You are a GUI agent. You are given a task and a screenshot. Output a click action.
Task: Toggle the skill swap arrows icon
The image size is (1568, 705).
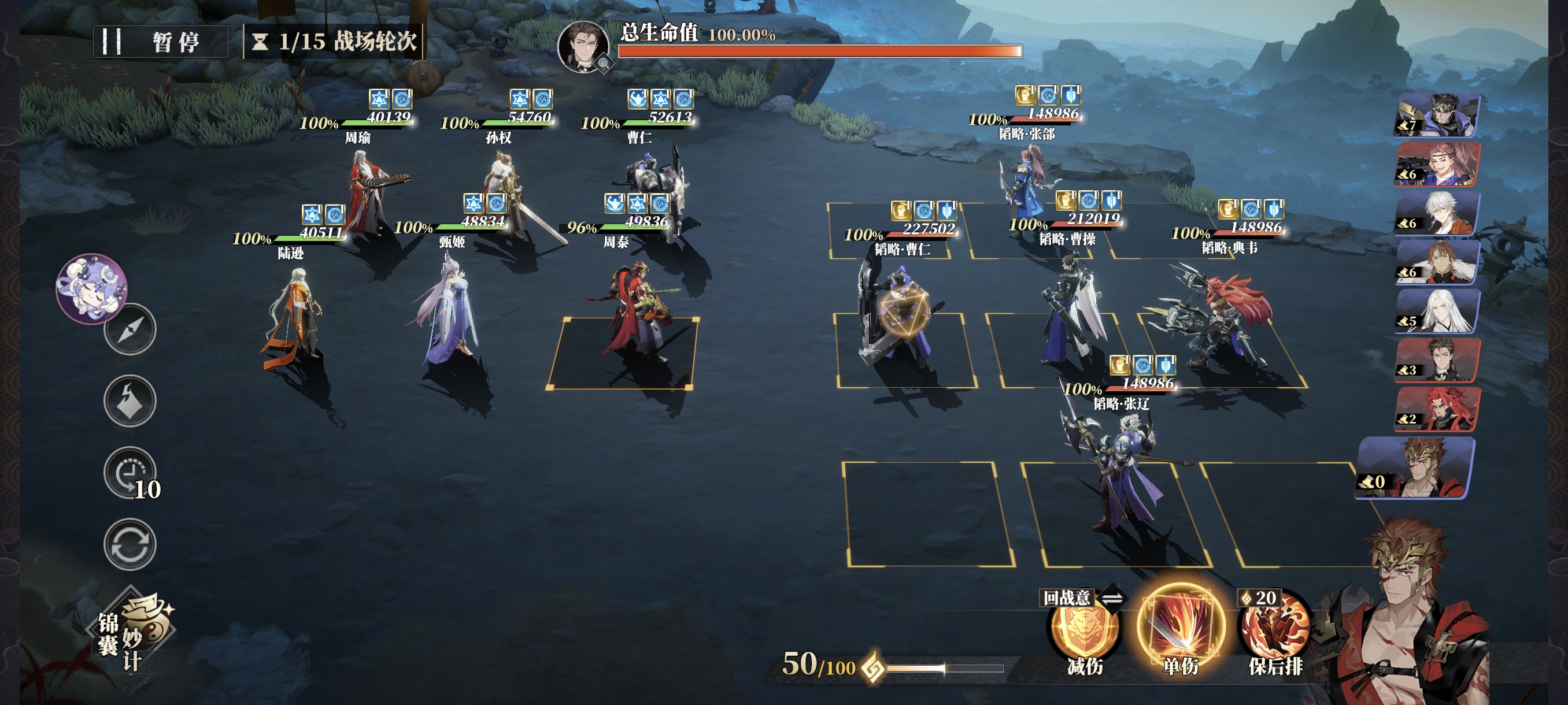(1112, 599)
